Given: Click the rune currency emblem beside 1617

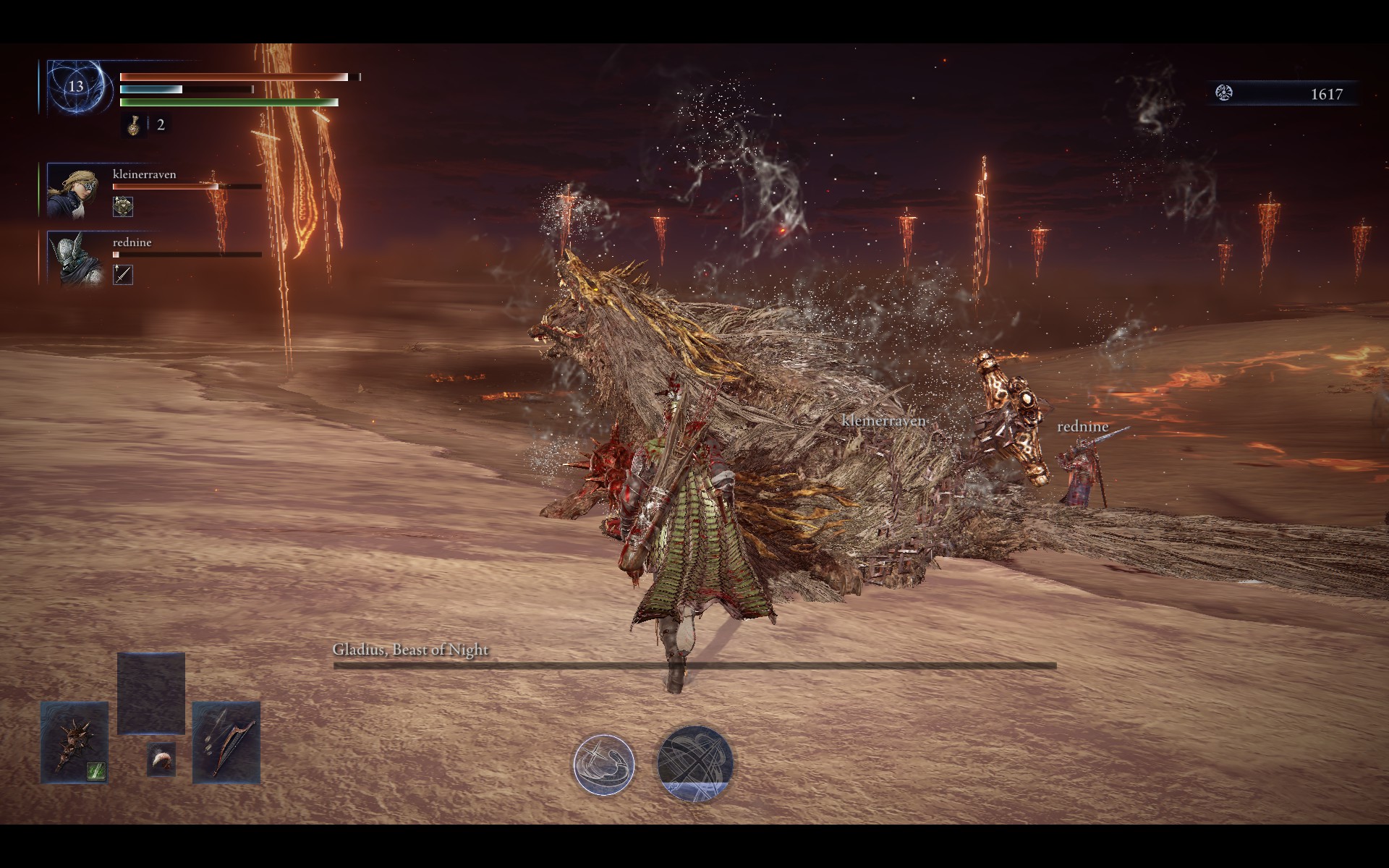Looking at the screenshot, I should [x=1224, y=93].
